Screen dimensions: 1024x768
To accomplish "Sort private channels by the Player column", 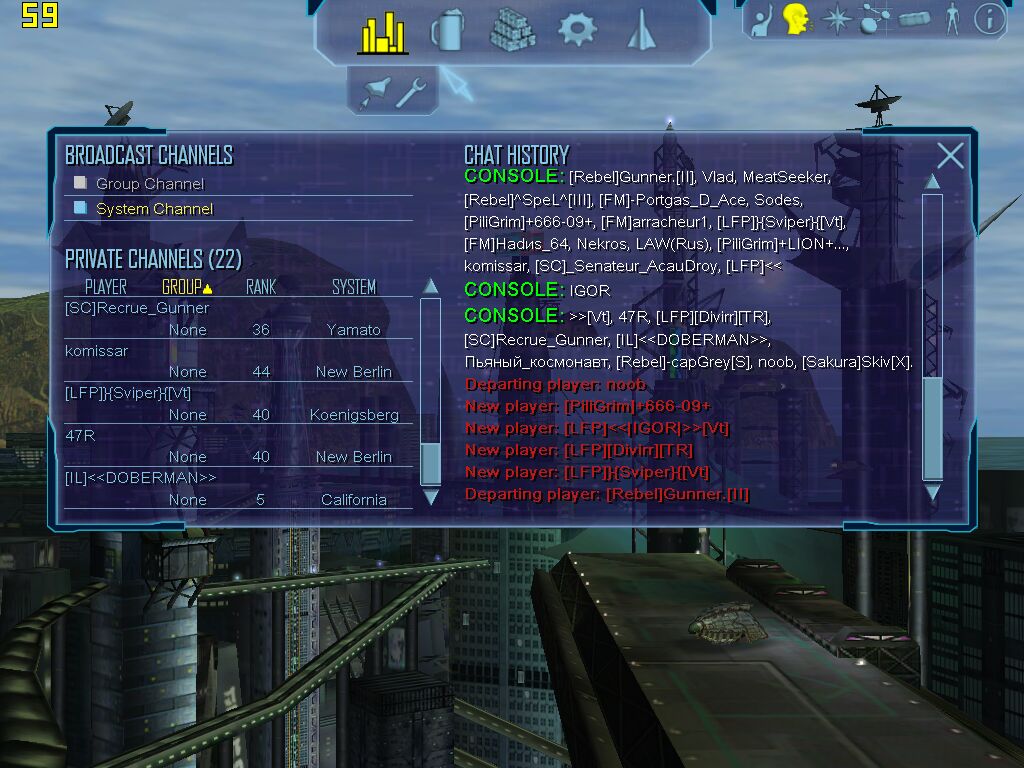I will (x=105, y=287).
